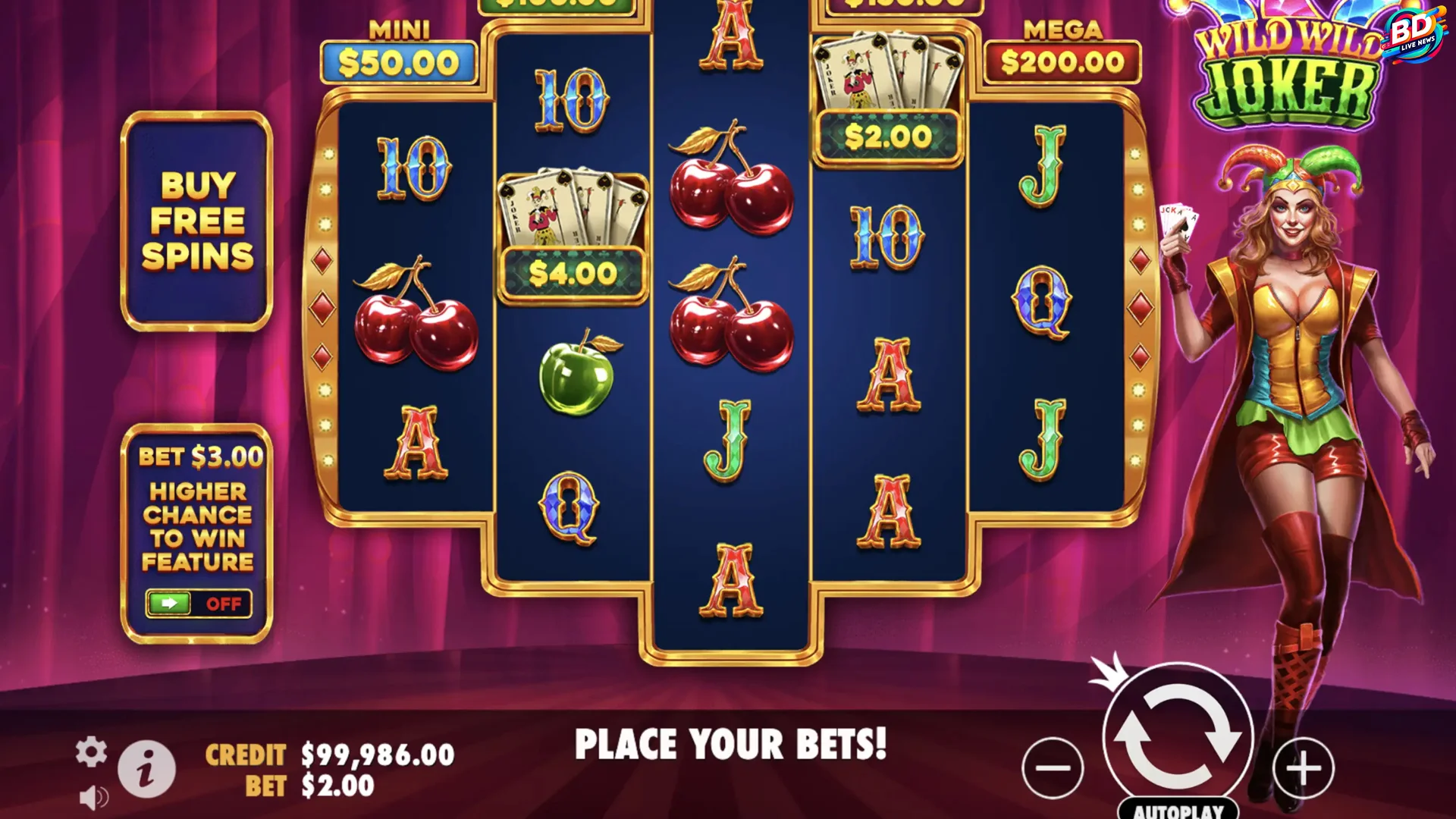Screen dimensions: 1456x819
Task: Toggle the green arrow feature switch
Action: click(172, 603)
